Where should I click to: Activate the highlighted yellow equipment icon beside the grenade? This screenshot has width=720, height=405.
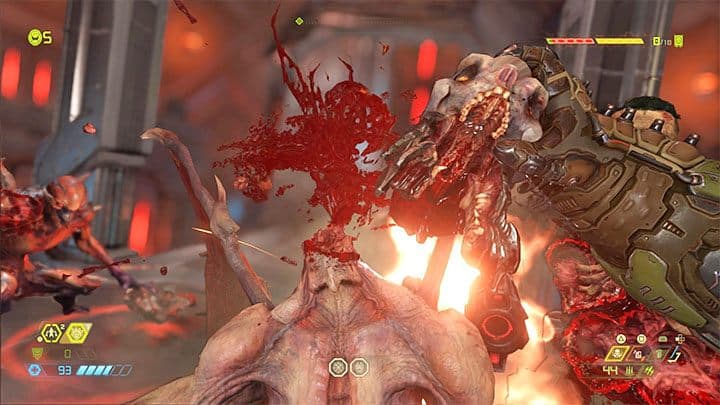coord(75,332)
